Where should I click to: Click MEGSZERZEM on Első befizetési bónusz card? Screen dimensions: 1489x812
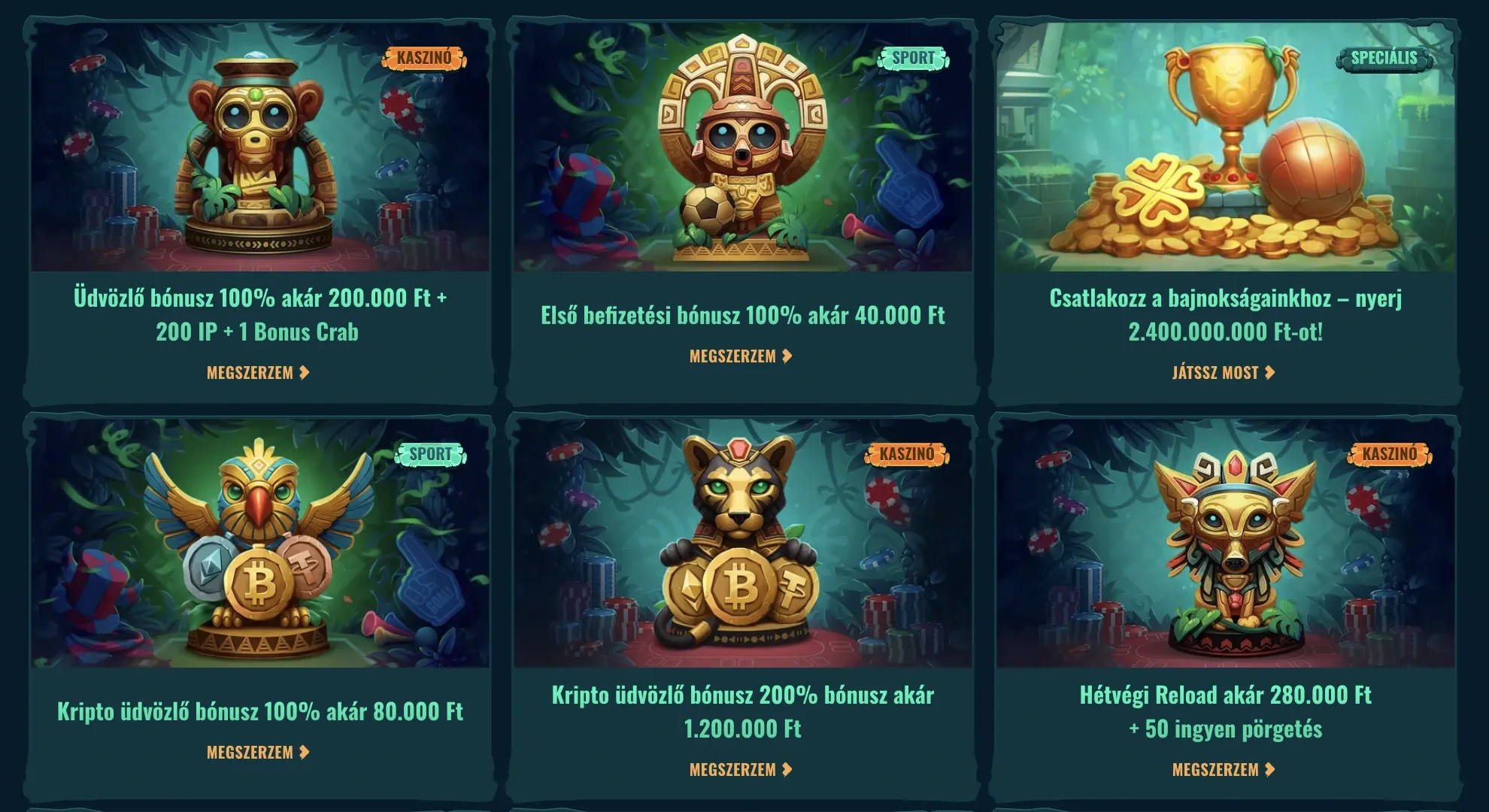(733, 357)
